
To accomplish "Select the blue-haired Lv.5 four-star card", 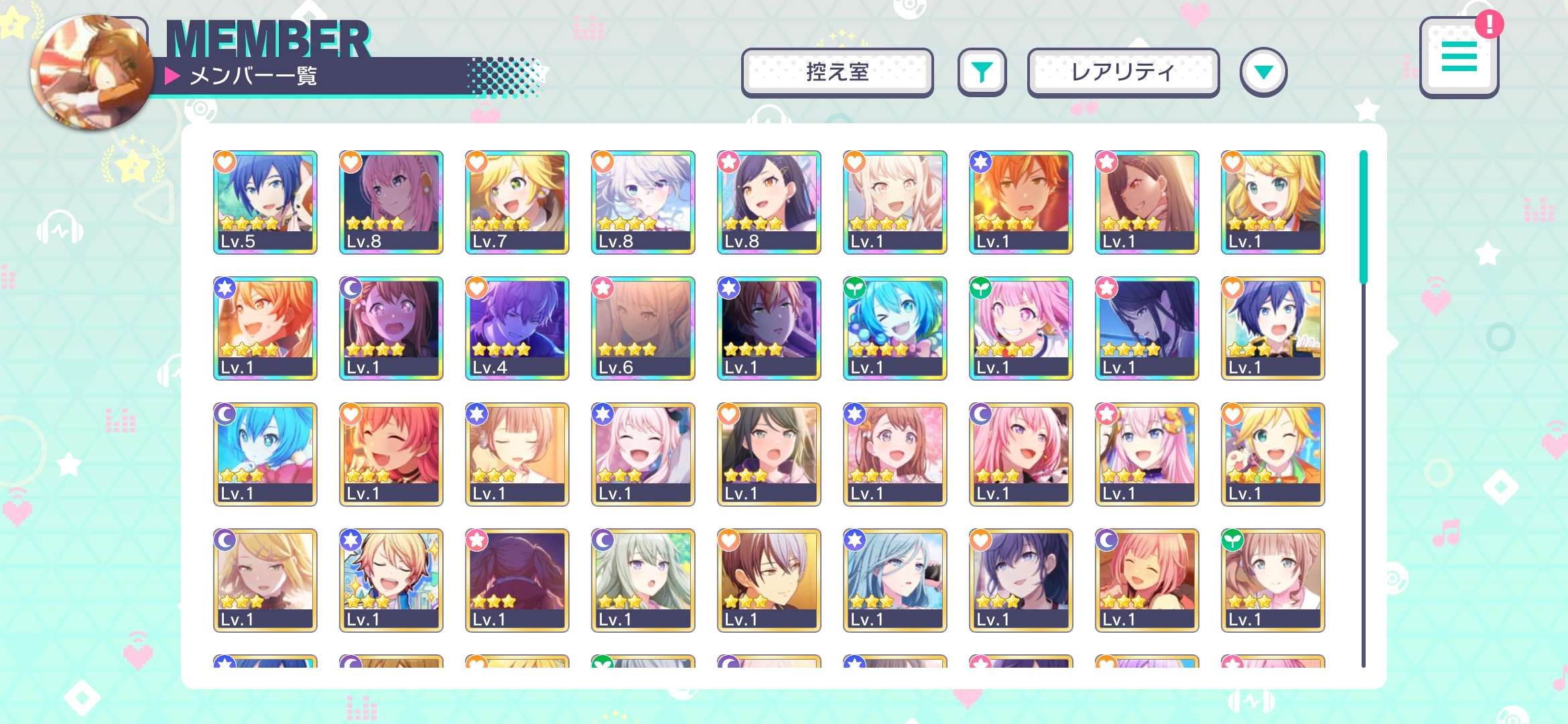I will 265,202.
